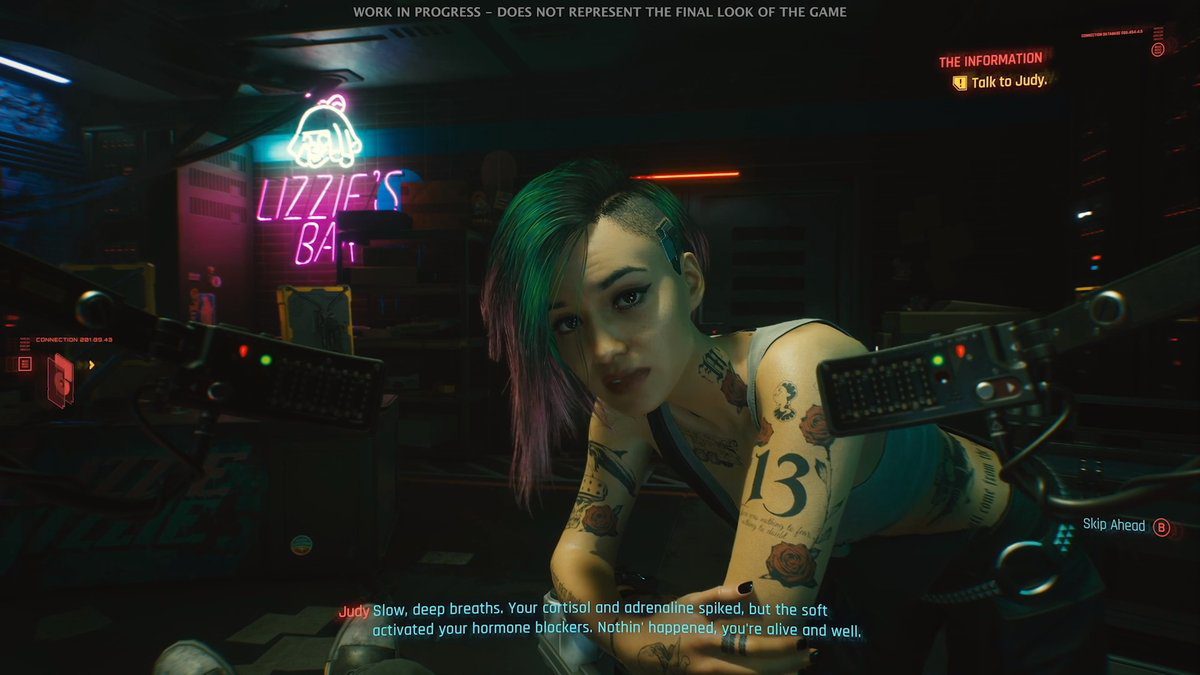Image resolution: width=1200 pixels, height=675 pixels.
Task: Open the red connection icon on left HUD
Action: 60,381
